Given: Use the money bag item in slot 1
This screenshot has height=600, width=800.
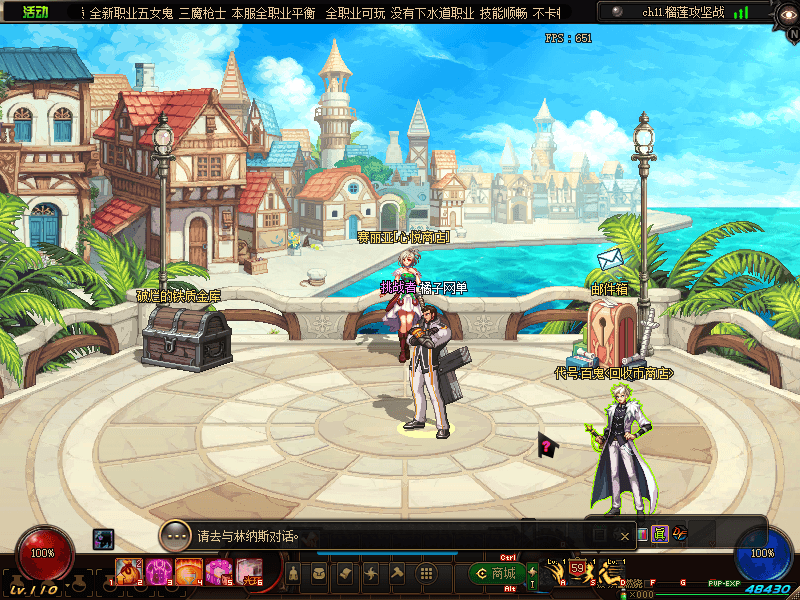Looking at the screenshot, I should (x=128, y=572).
